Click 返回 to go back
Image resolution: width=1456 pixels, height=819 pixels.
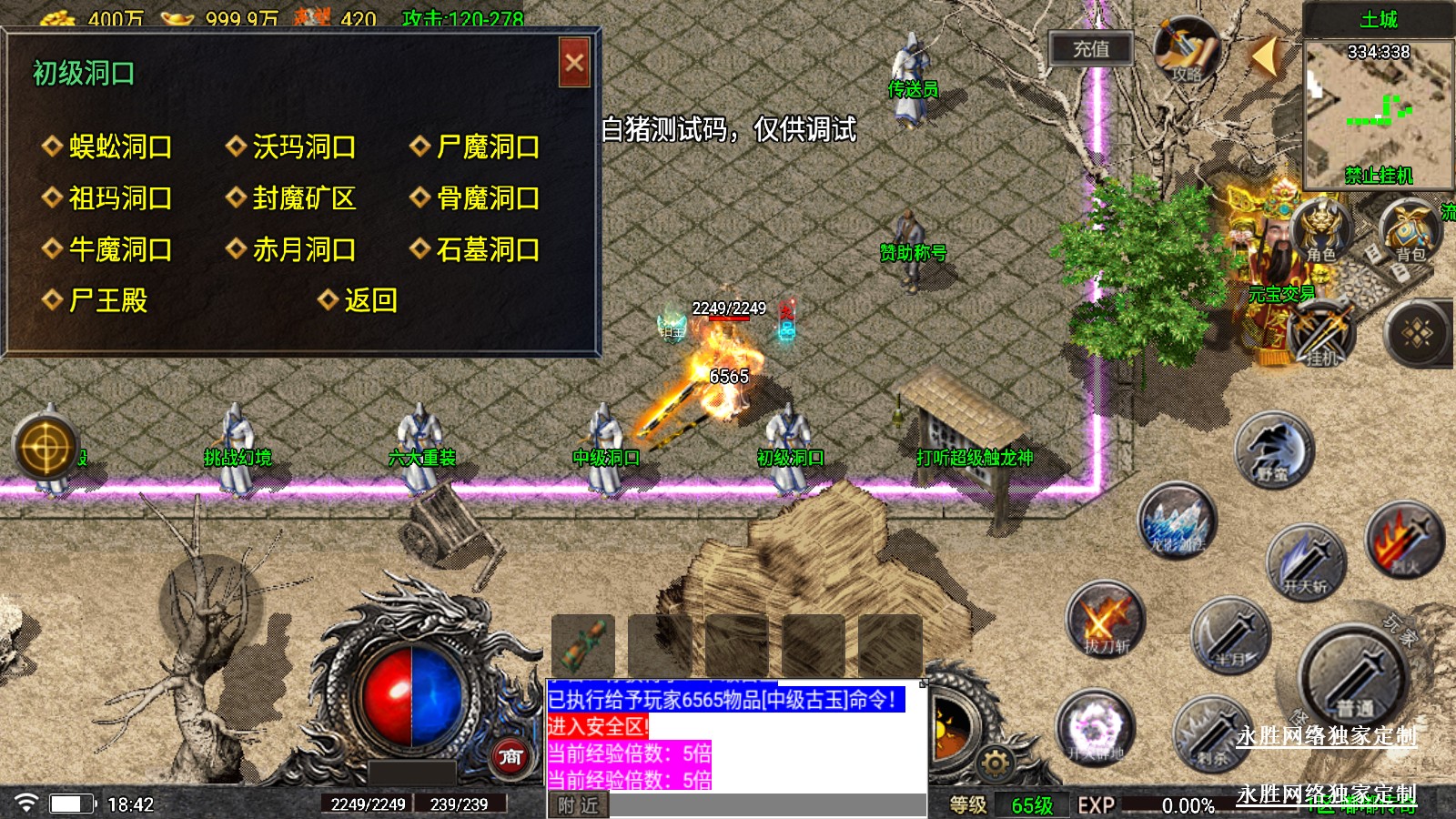click(369, 300)
